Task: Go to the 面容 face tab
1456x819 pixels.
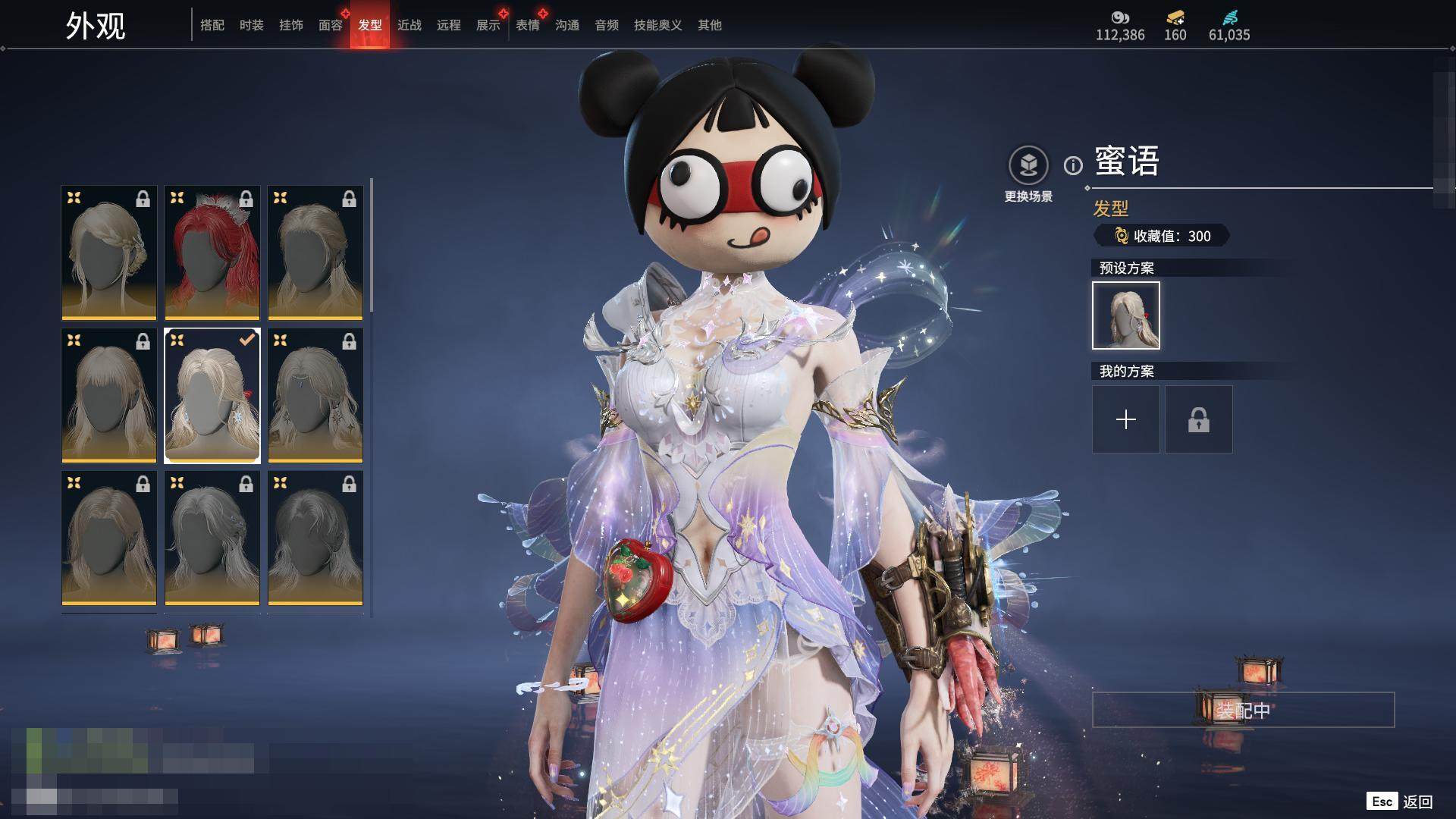Action: pyautogui.click(x=331, y=26)
